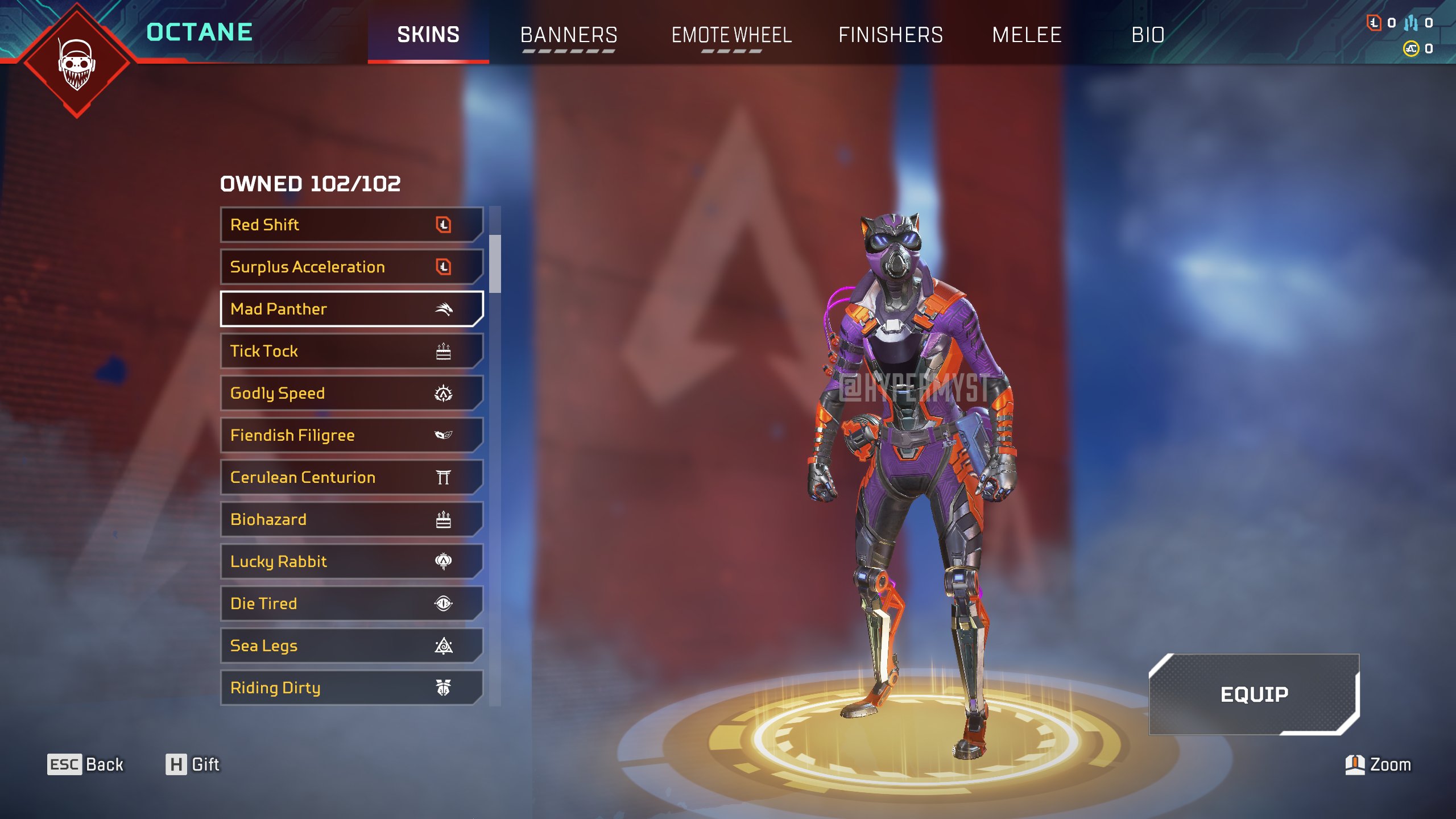Choose the Lucky Rabbit skin
Image resolution: width=1456 pixels, height=819 pixels.
[x=351, y=561]
